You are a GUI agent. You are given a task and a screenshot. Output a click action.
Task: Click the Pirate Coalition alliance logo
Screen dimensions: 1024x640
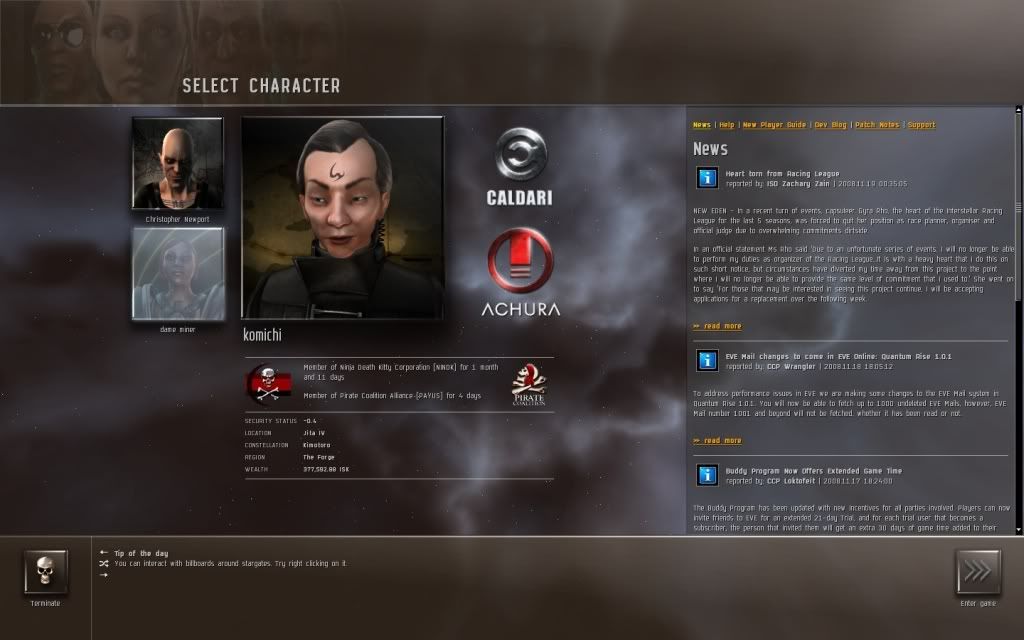(x=527, y=384)
